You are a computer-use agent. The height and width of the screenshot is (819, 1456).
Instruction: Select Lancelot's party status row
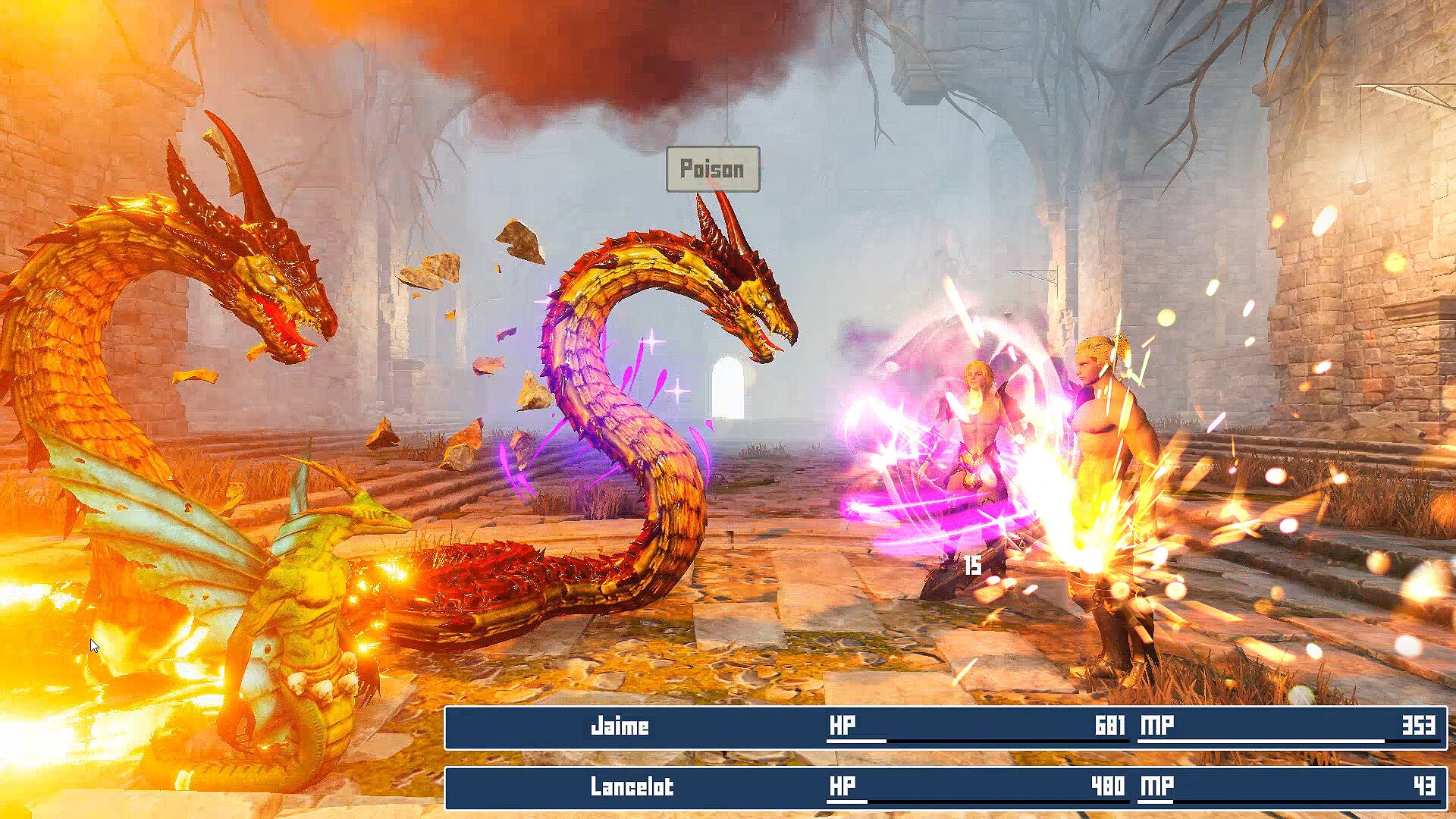pyautogui.click(x=945, y=787)
